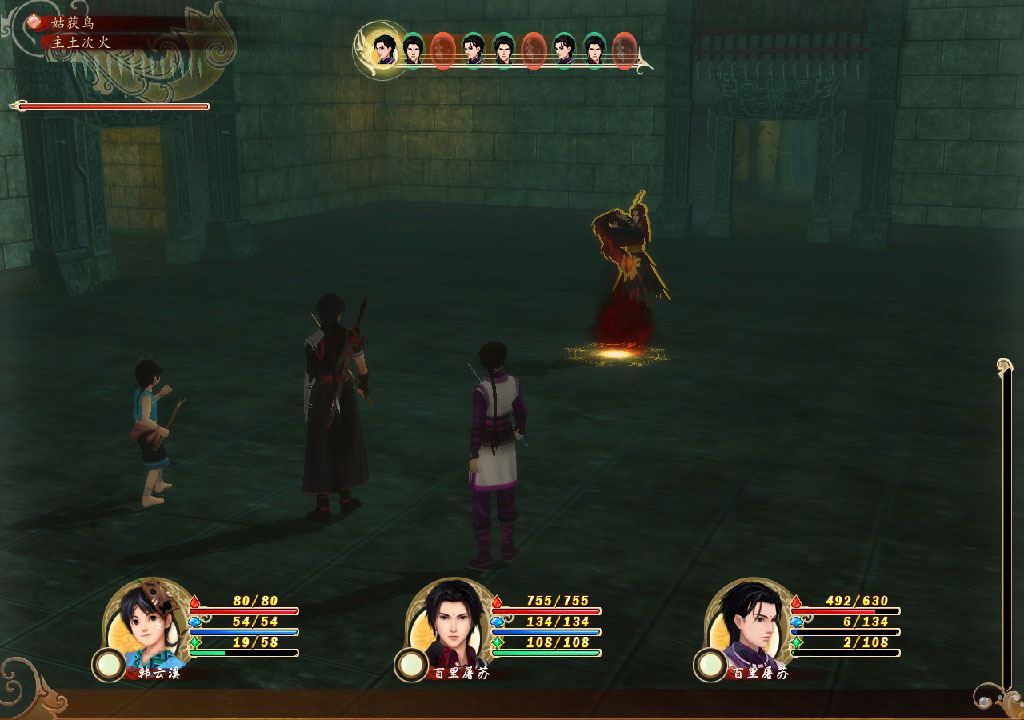Click the orb beside the 755 HP 百里屠苏 portrait

pyautogui.click(x=409, y=663)
